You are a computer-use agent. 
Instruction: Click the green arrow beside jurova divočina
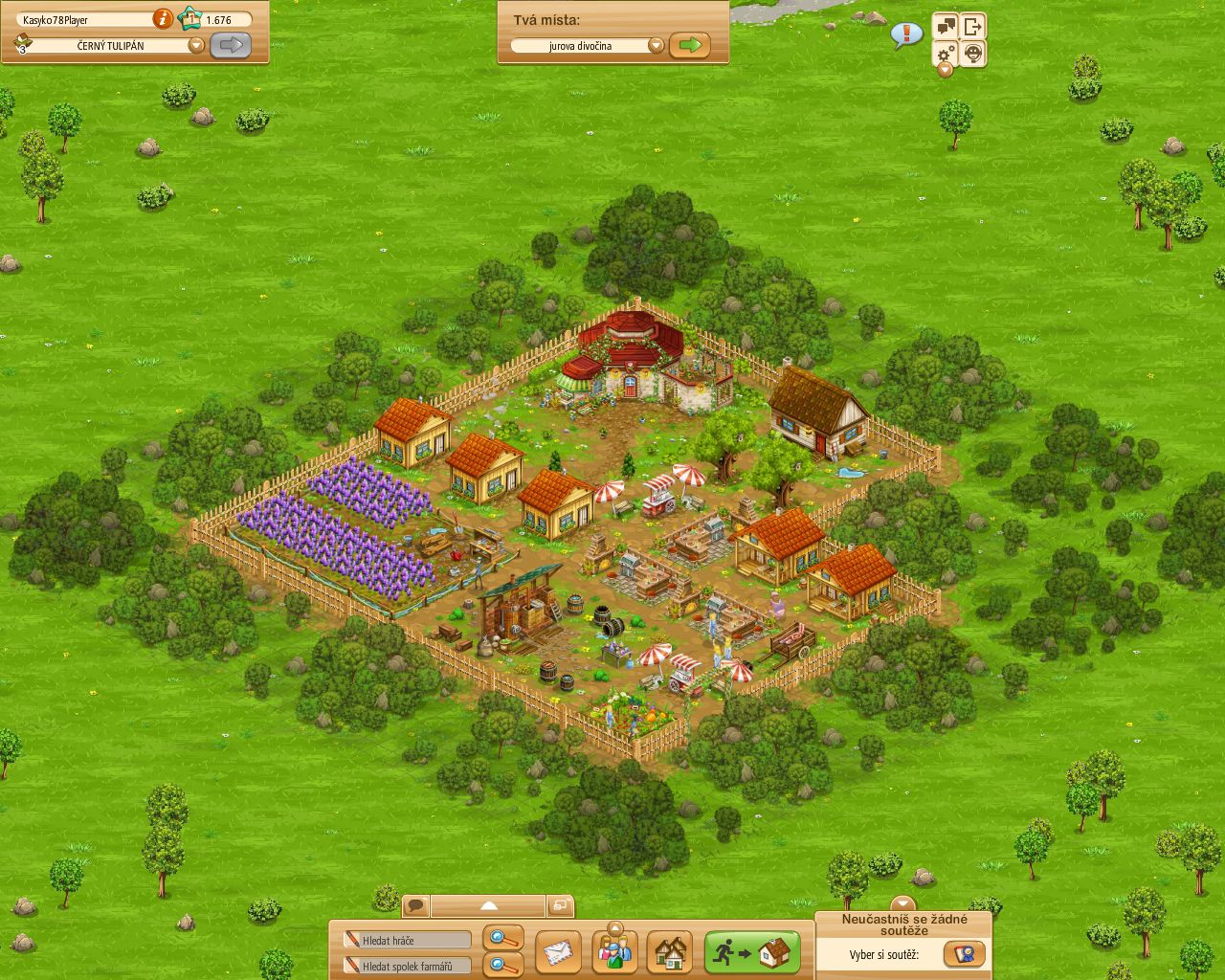[x=690, y=45]
